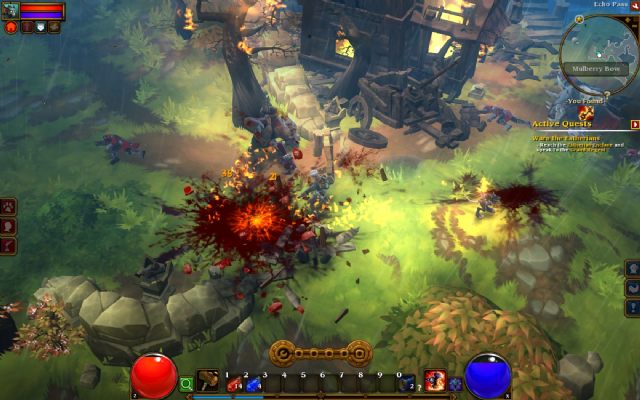This screenshot has width=640, height=400.
Task: Click the pet portrait in the top-left corner
Action: 10,11
